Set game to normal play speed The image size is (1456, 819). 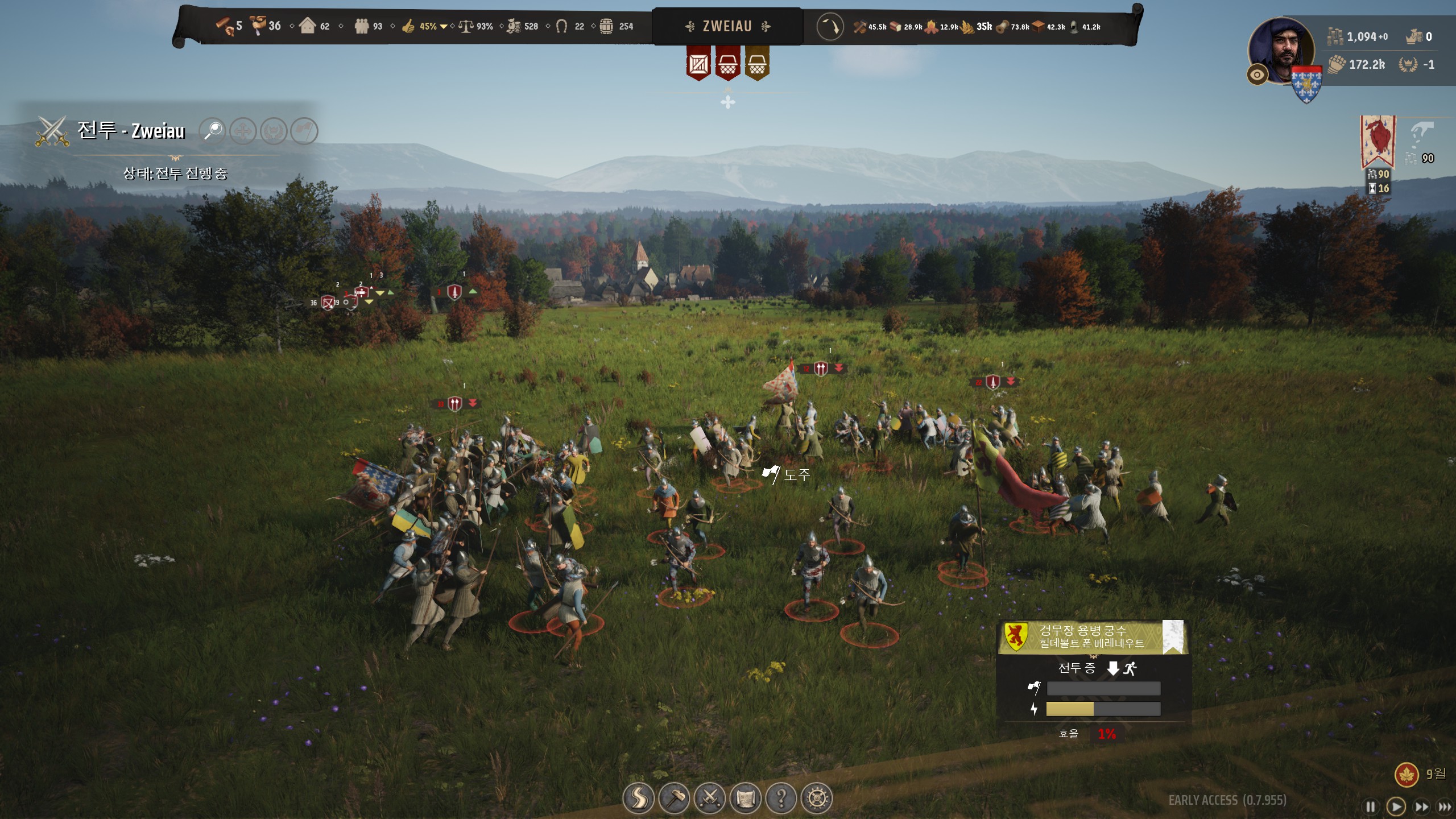(1396, 806)
